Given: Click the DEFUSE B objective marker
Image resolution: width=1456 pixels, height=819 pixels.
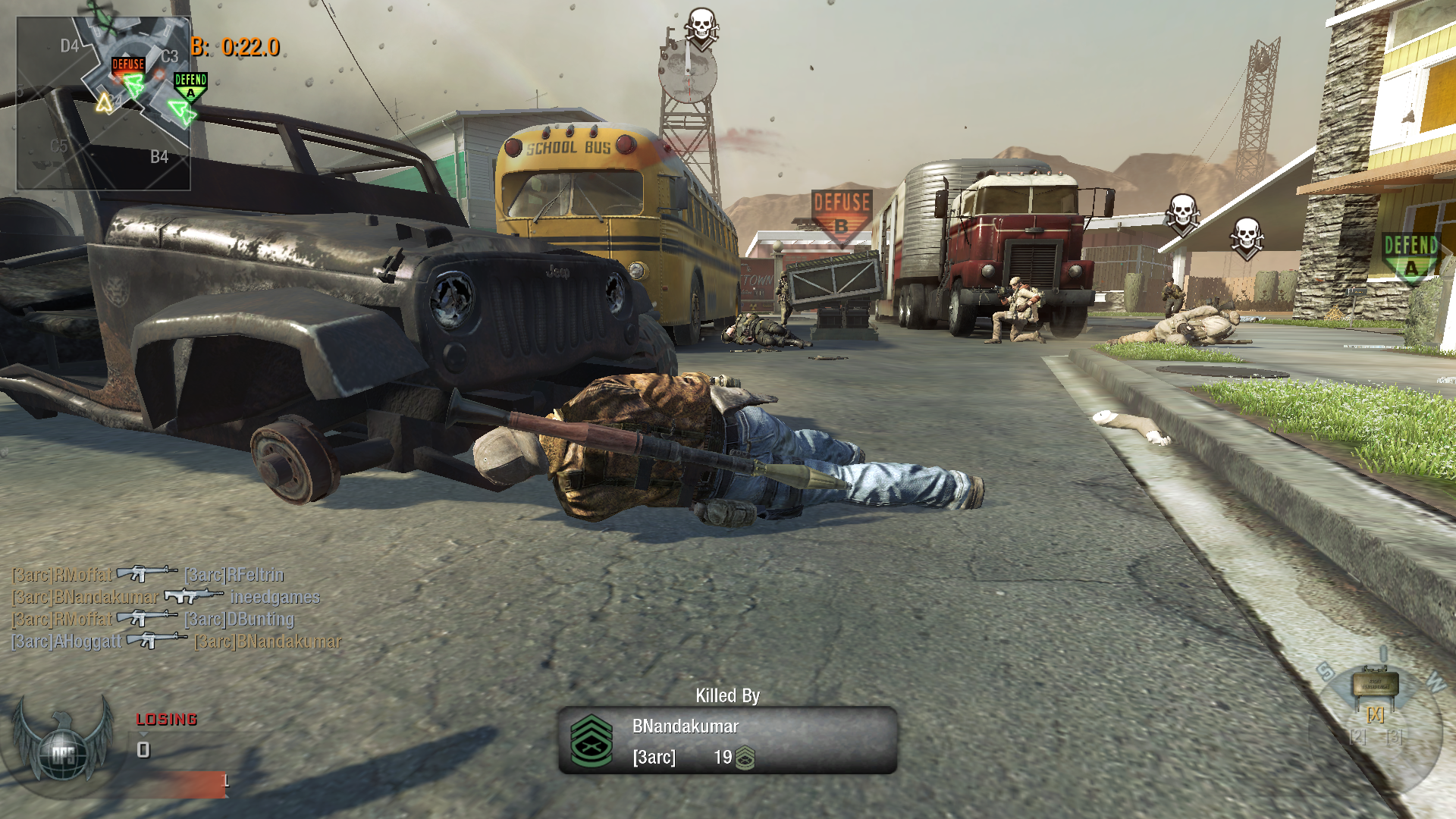Looking at the screenshot, I should point(841,213).
